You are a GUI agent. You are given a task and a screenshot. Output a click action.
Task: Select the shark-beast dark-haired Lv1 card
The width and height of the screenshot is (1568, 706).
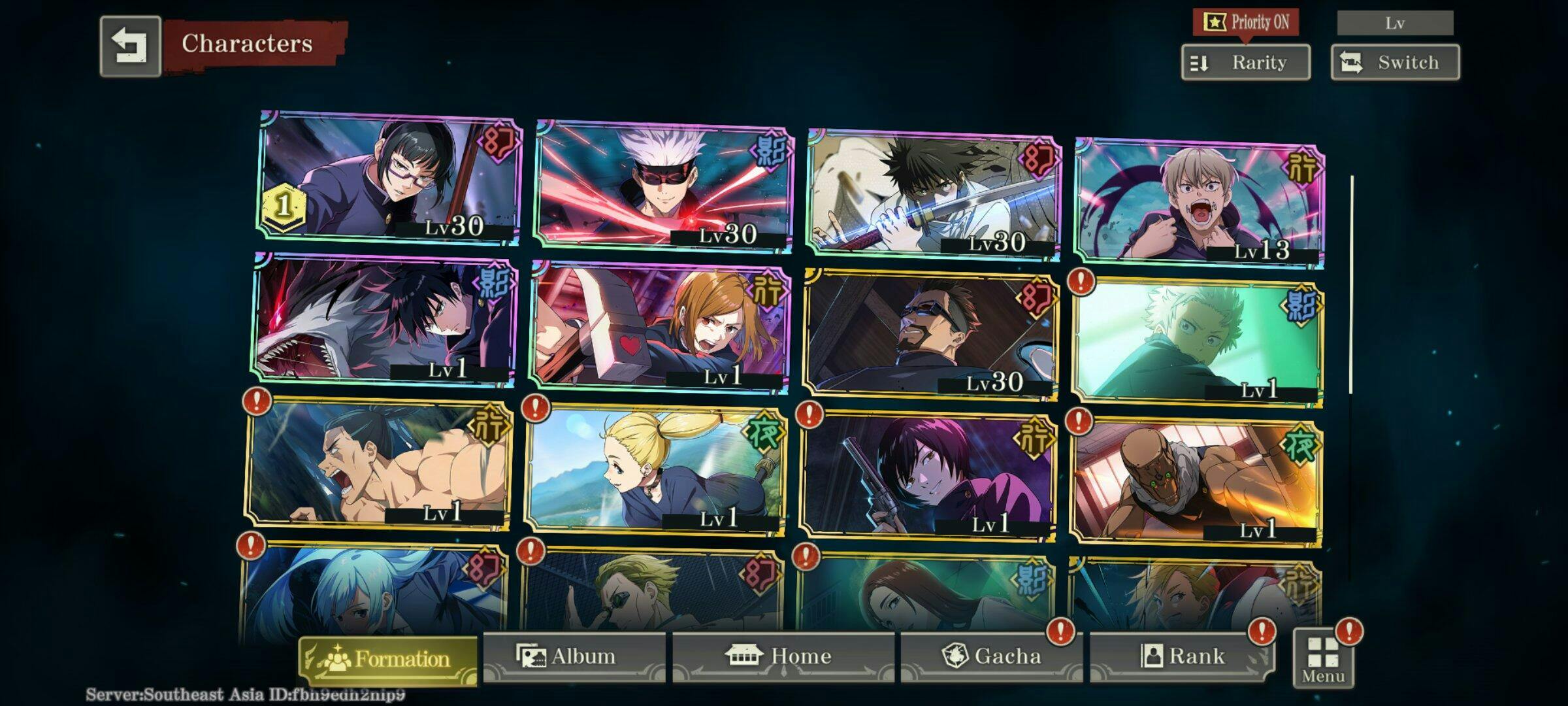384,320
